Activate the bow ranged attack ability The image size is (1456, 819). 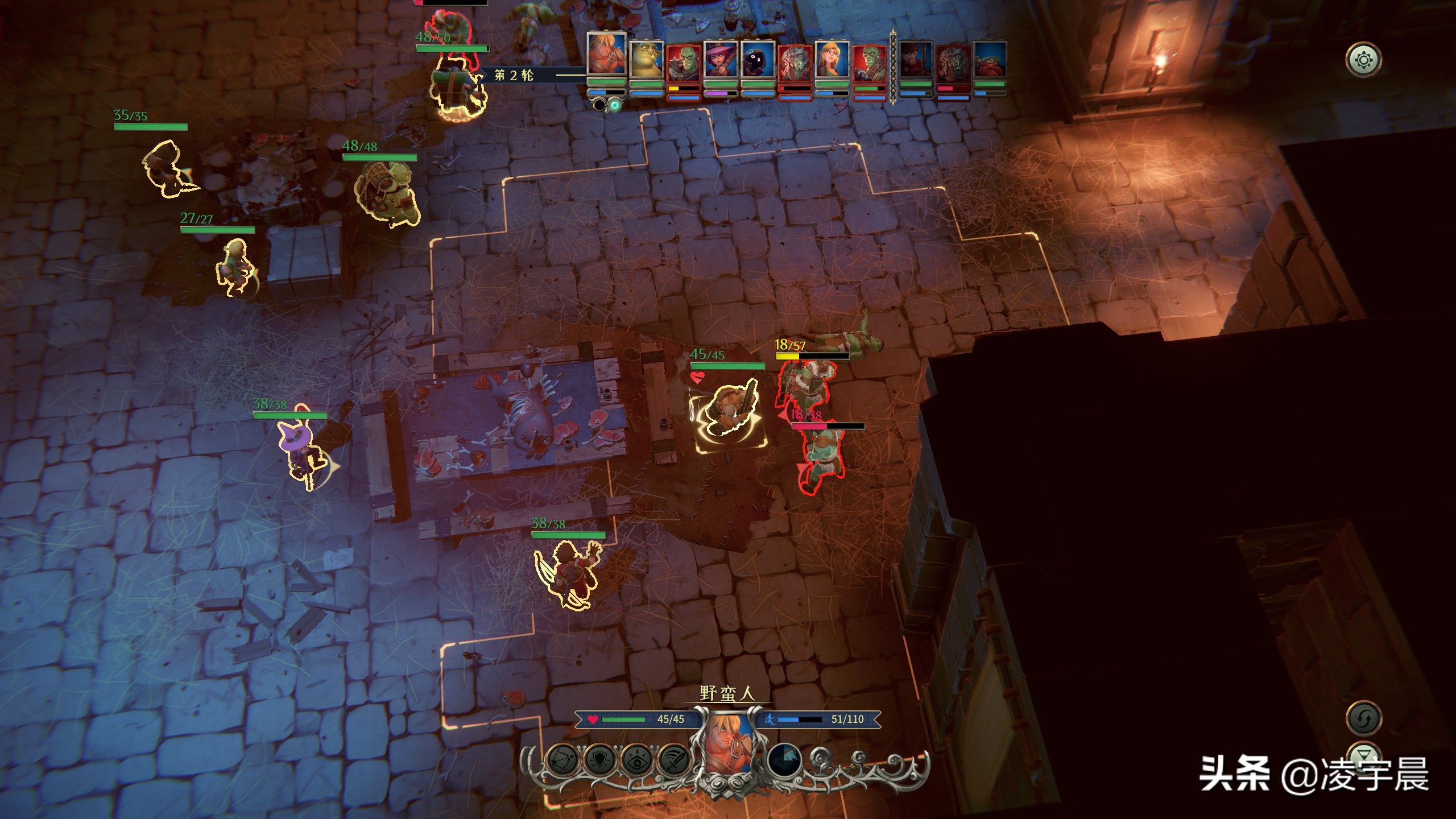563,759
